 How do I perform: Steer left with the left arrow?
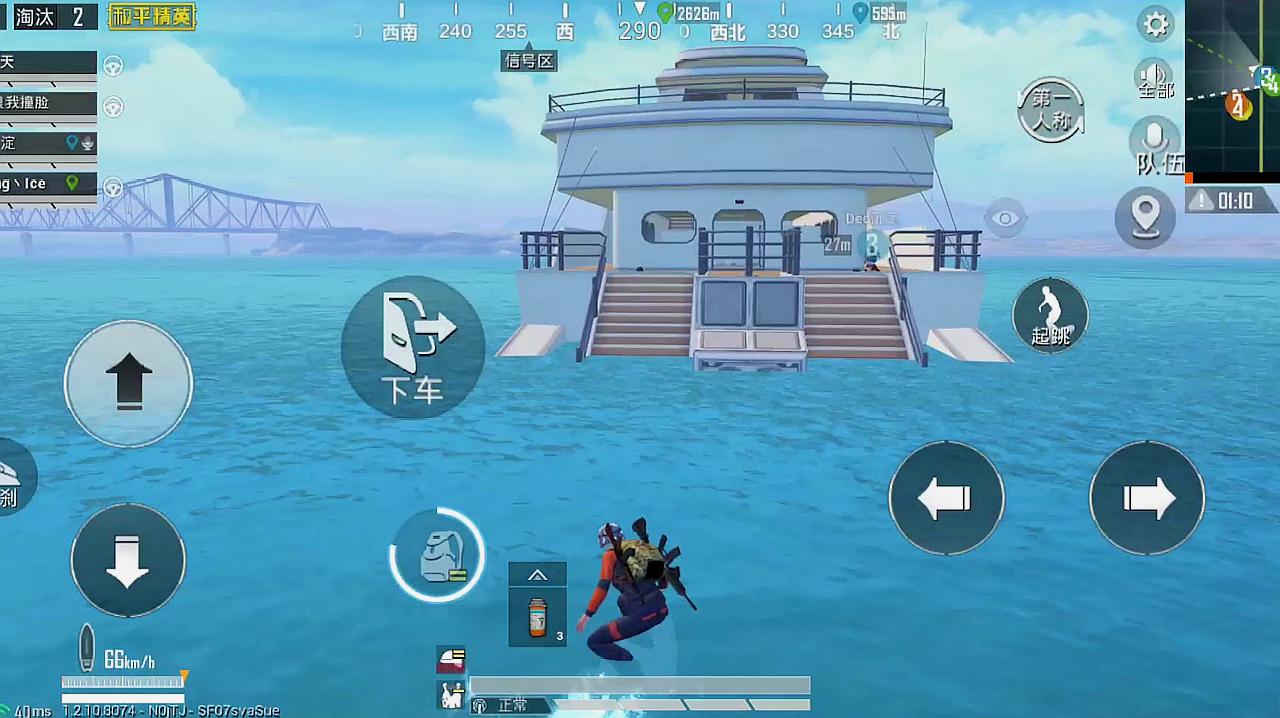(946, 498)
